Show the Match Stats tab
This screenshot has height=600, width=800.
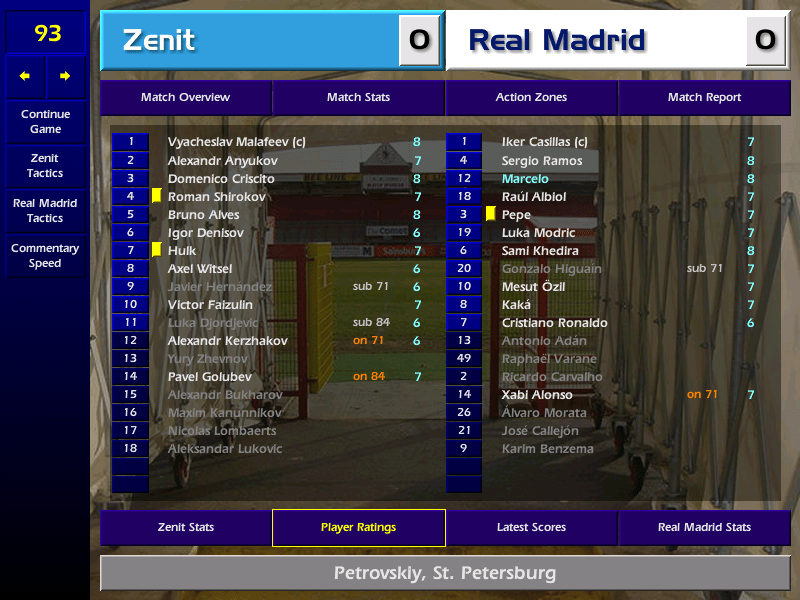click(358, 98)
